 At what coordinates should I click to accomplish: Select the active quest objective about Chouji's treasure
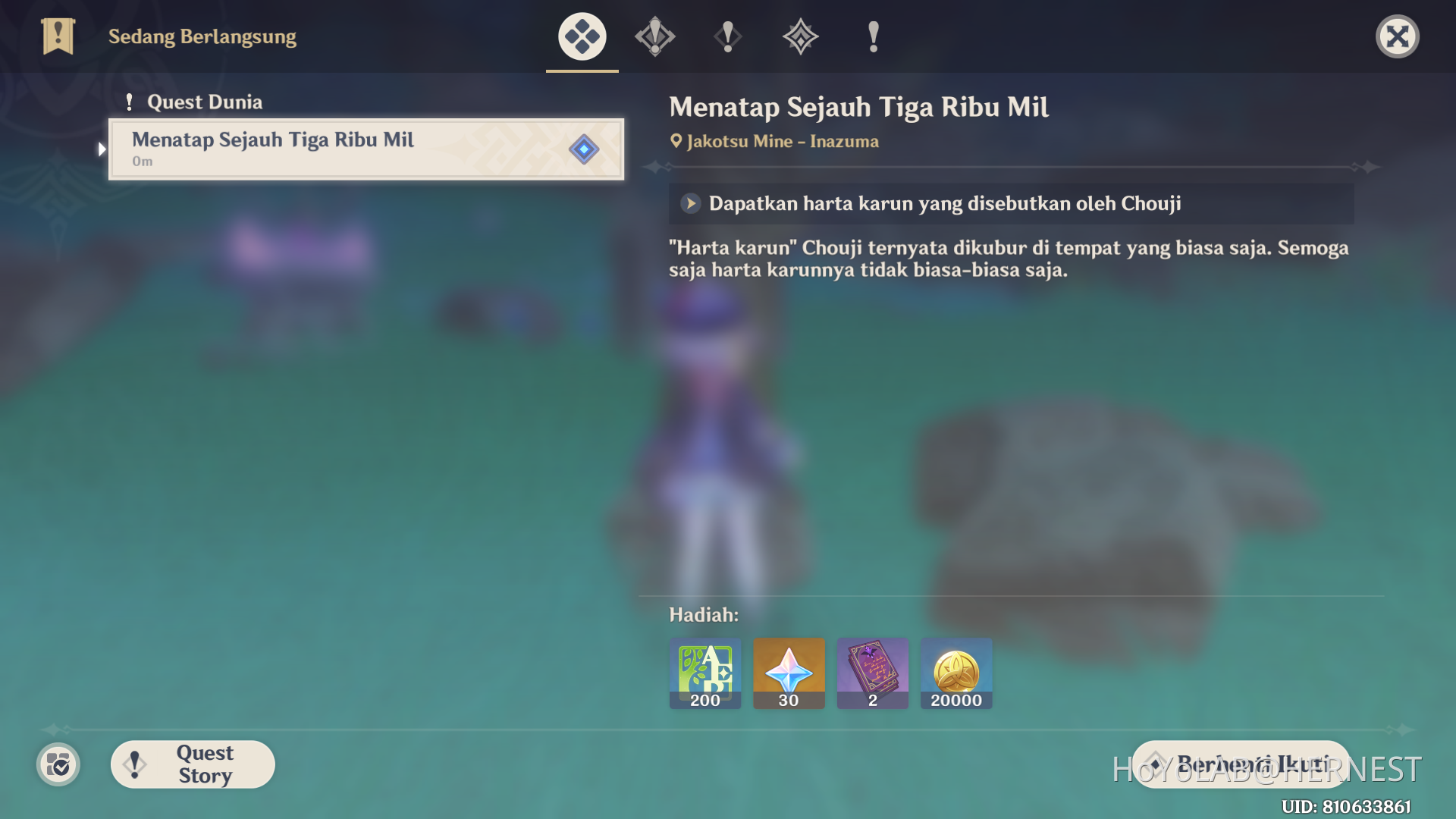click(x=945, y=203)
